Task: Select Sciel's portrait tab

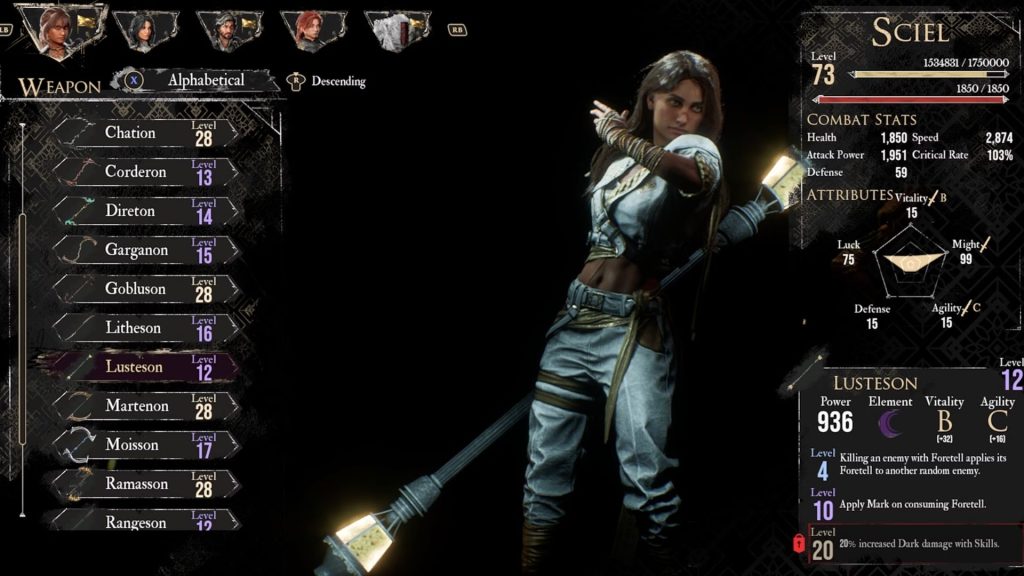Action: (61, 30)
